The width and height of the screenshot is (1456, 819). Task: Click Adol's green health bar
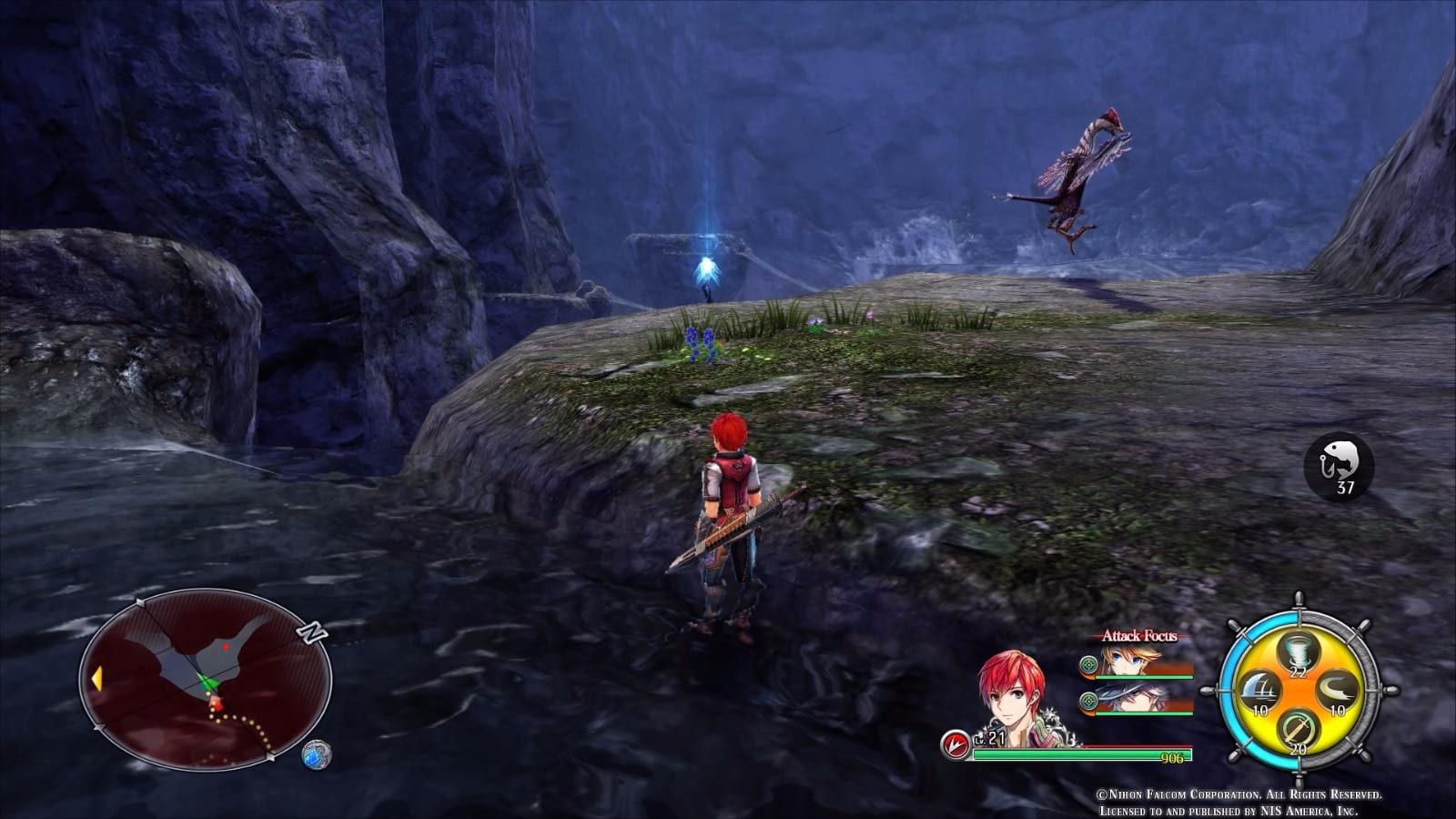click(x=1065, y=753)
